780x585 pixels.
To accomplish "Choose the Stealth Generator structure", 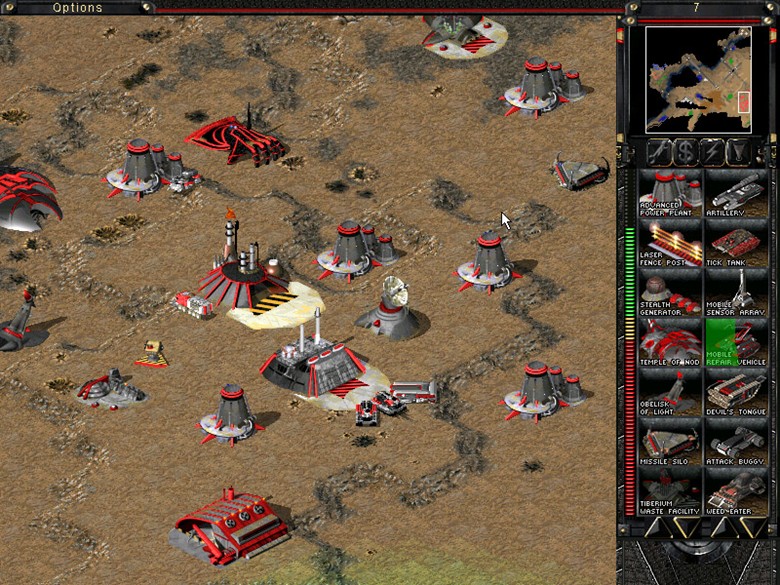I will pos(670,293).
